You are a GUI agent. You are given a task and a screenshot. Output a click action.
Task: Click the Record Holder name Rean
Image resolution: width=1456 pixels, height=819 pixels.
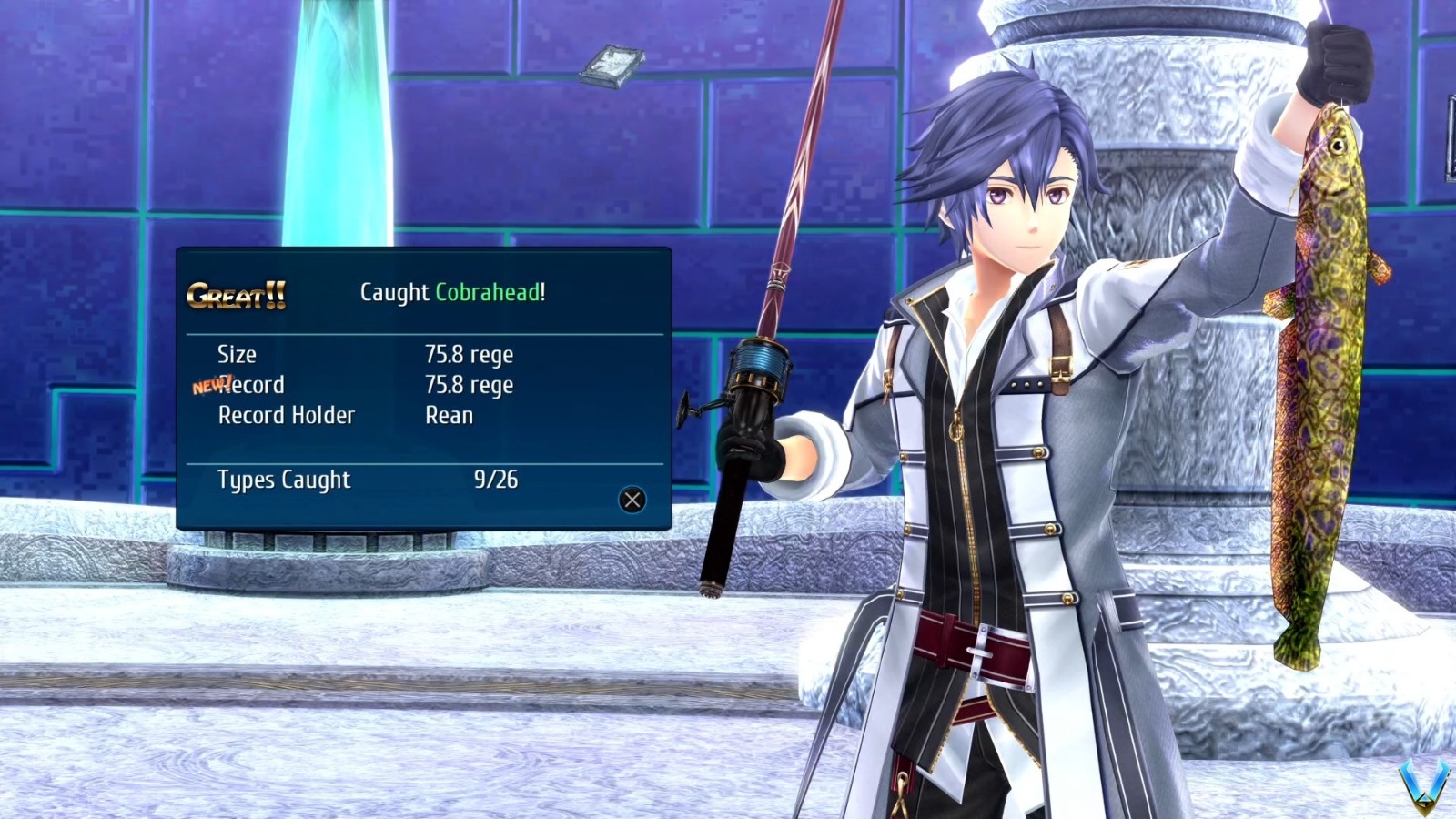tap(448, 416)
